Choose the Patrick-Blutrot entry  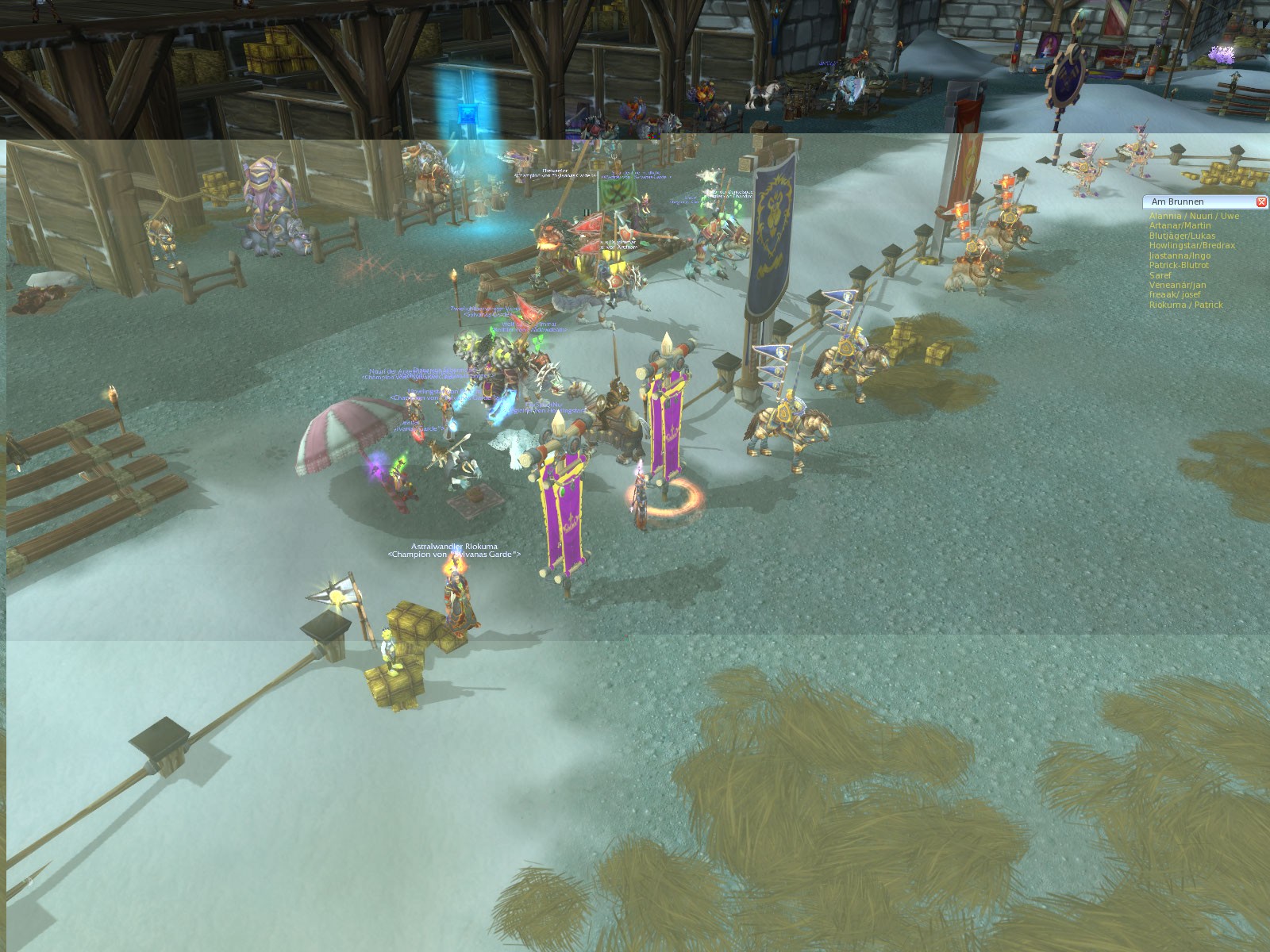click(x=1179, y=266)
